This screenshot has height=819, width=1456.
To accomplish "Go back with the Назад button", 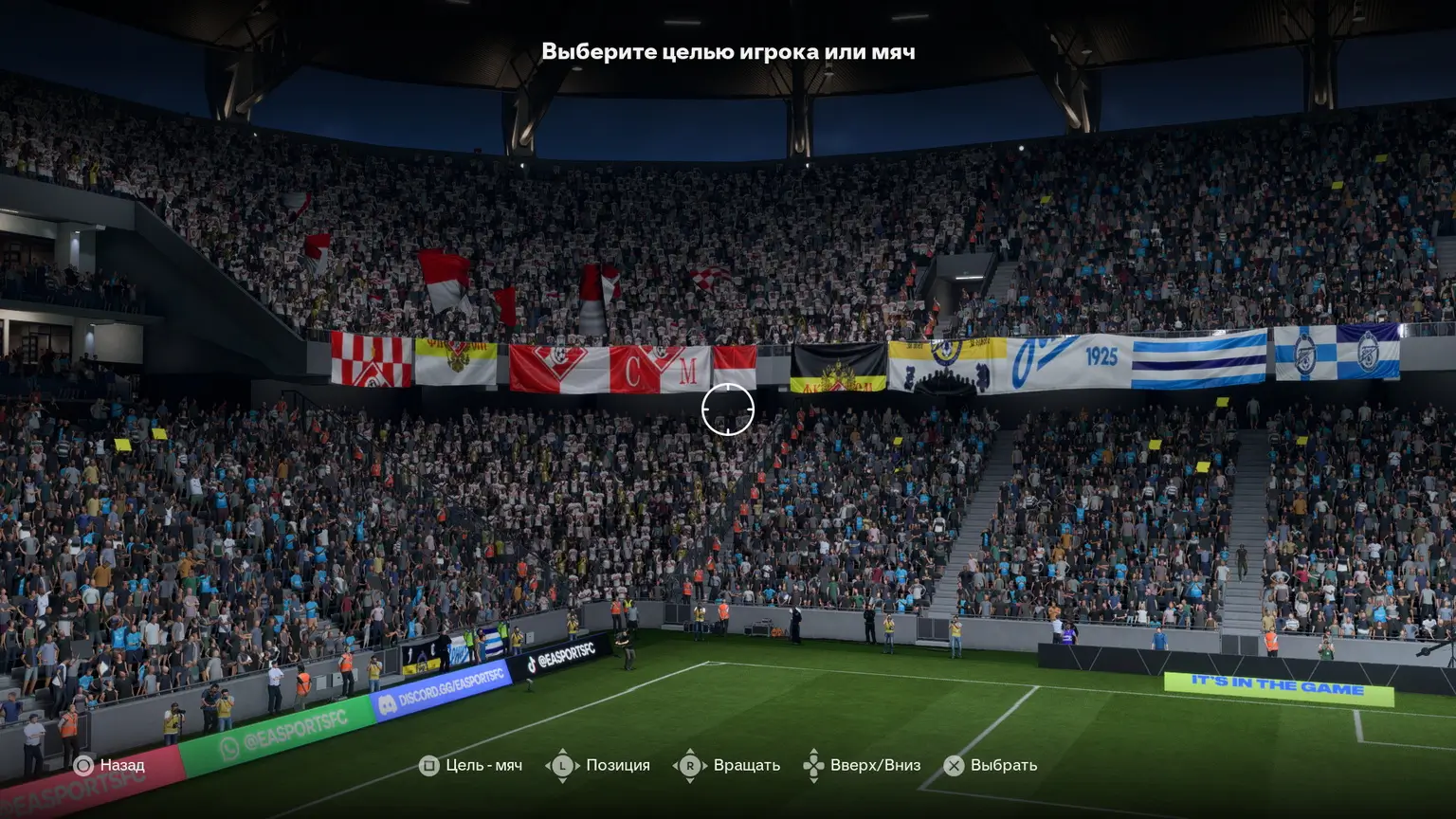I will pos(110,765).
